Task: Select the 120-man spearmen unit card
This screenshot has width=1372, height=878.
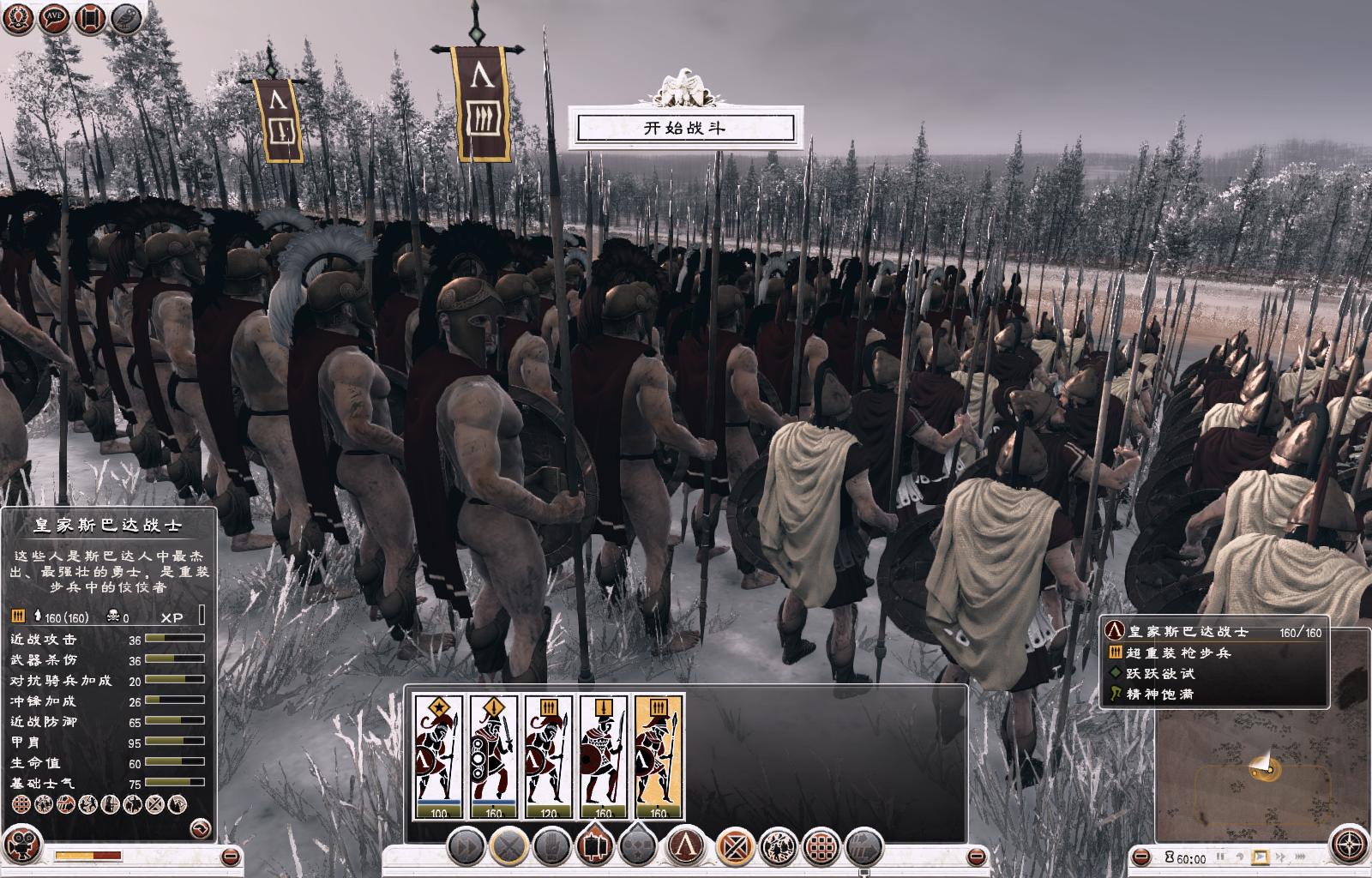Action: pyautogui.click(x=549, y=756)
